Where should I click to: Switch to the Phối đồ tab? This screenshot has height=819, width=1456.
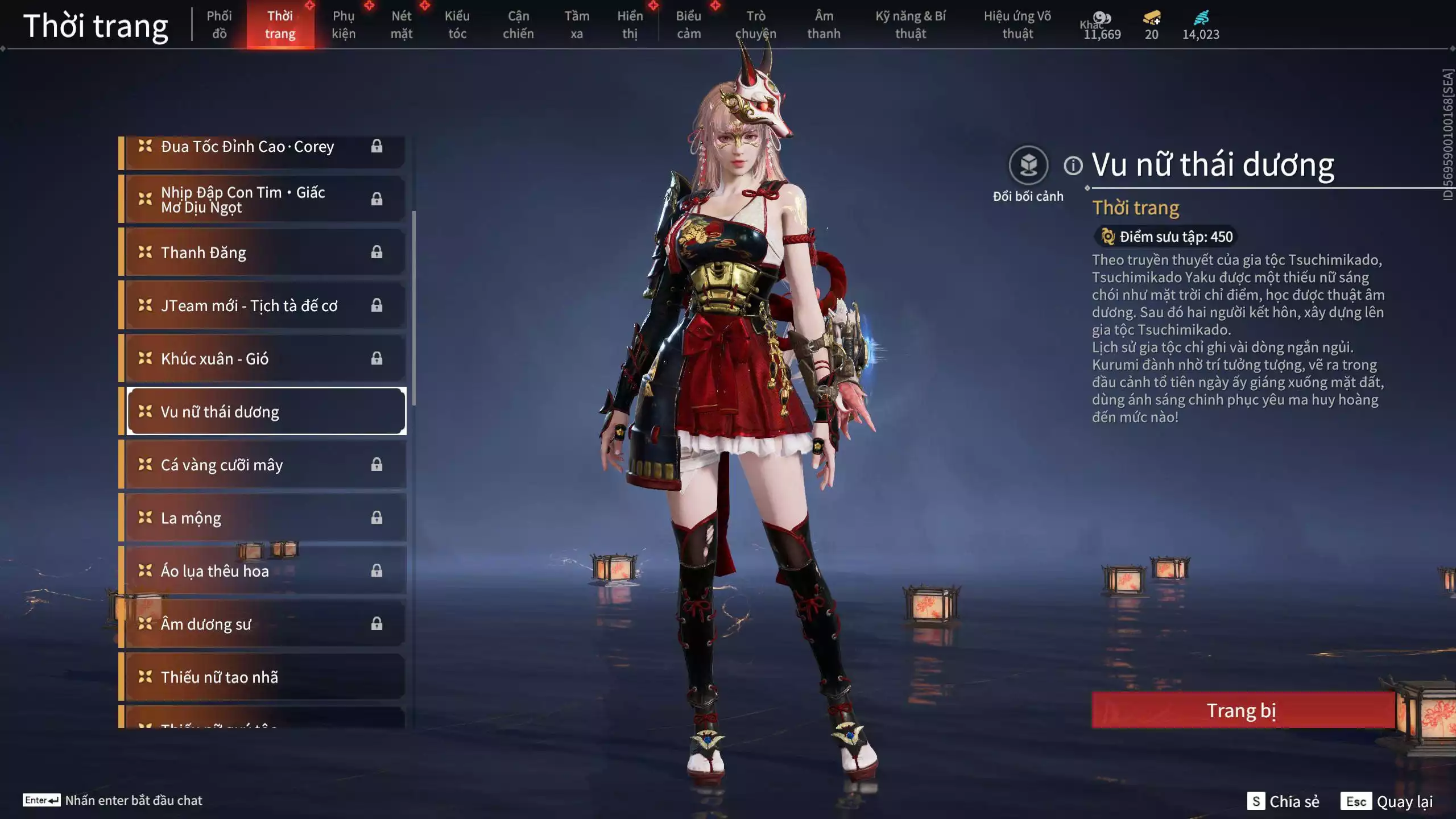pyautogui.click(x=219, y=24)
